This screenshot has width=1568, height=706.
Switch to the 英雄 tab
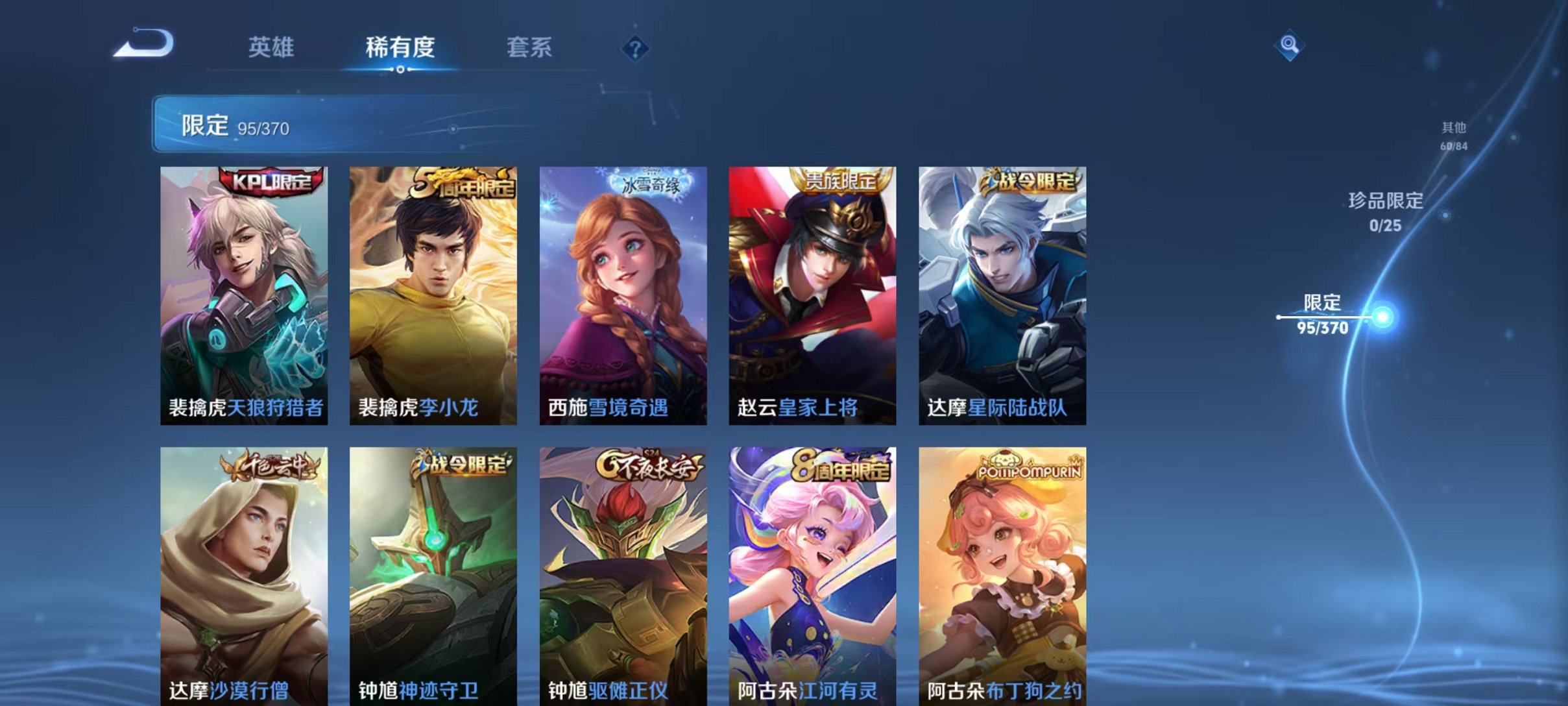coord(272,47)
